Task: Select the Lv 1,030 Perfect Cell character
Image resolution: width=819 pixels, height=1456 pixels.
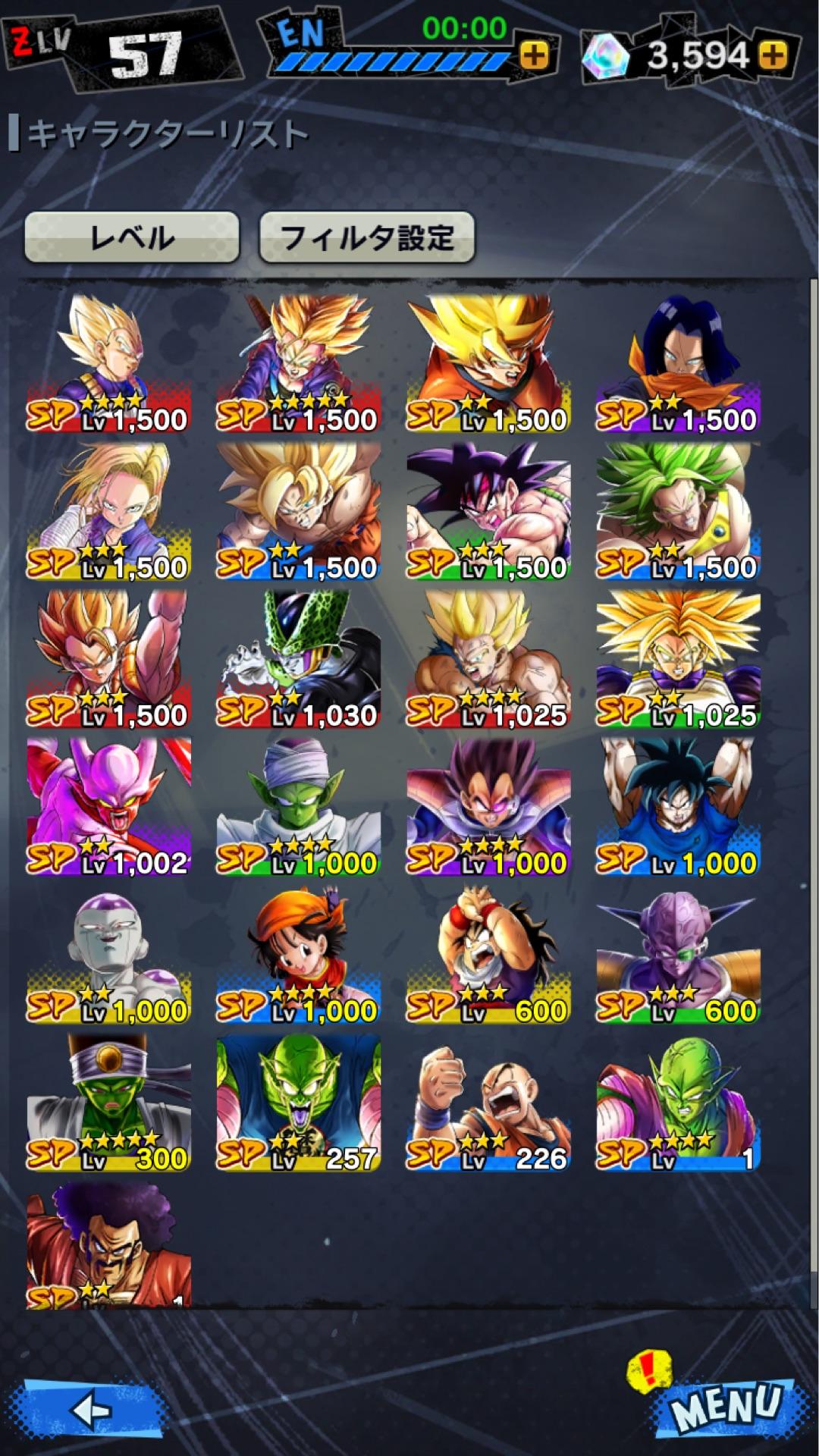Action: pyautogui.click(x=299, y=660)
